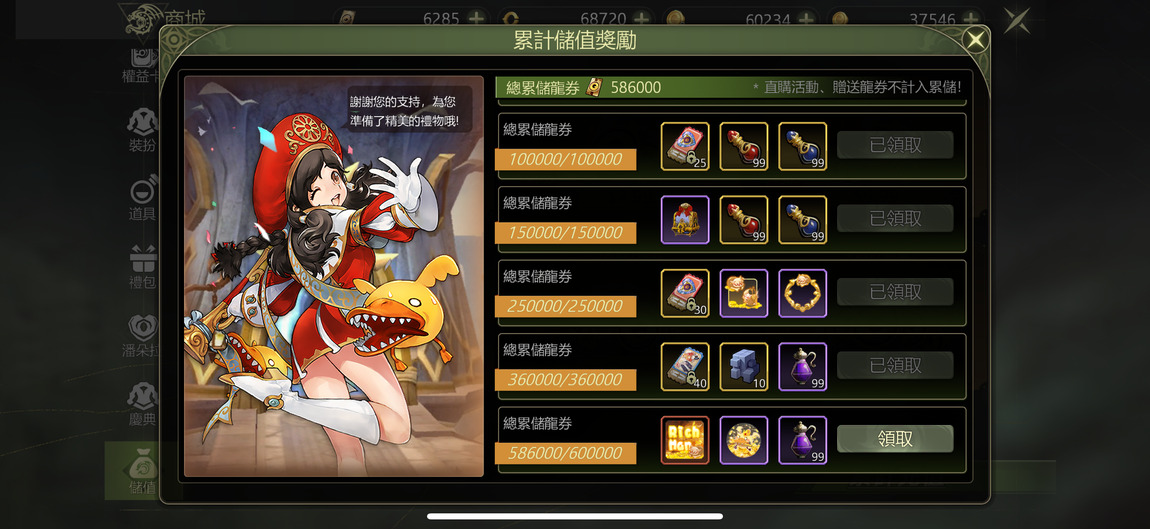The image size is (1150, 529).
Task: Open the 道具 shop category
Action: [x=142, y=199]
